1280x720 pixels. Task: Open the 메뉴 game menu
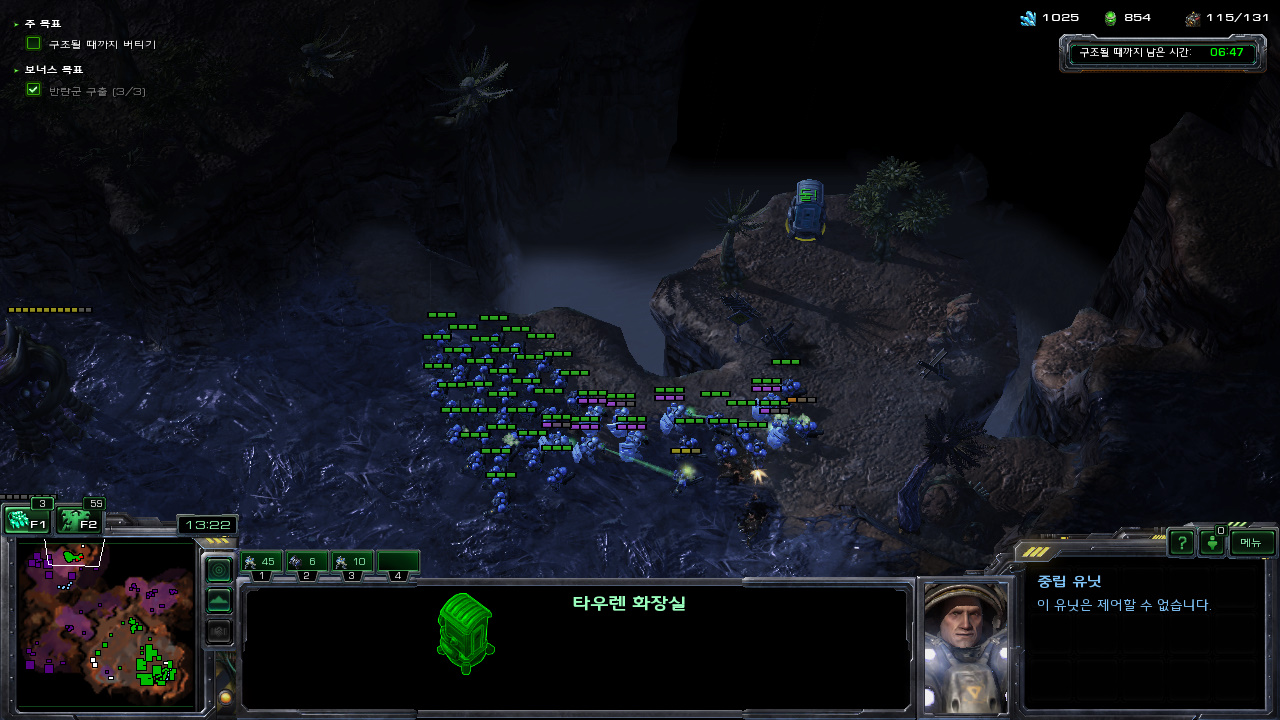[1252, 542]
